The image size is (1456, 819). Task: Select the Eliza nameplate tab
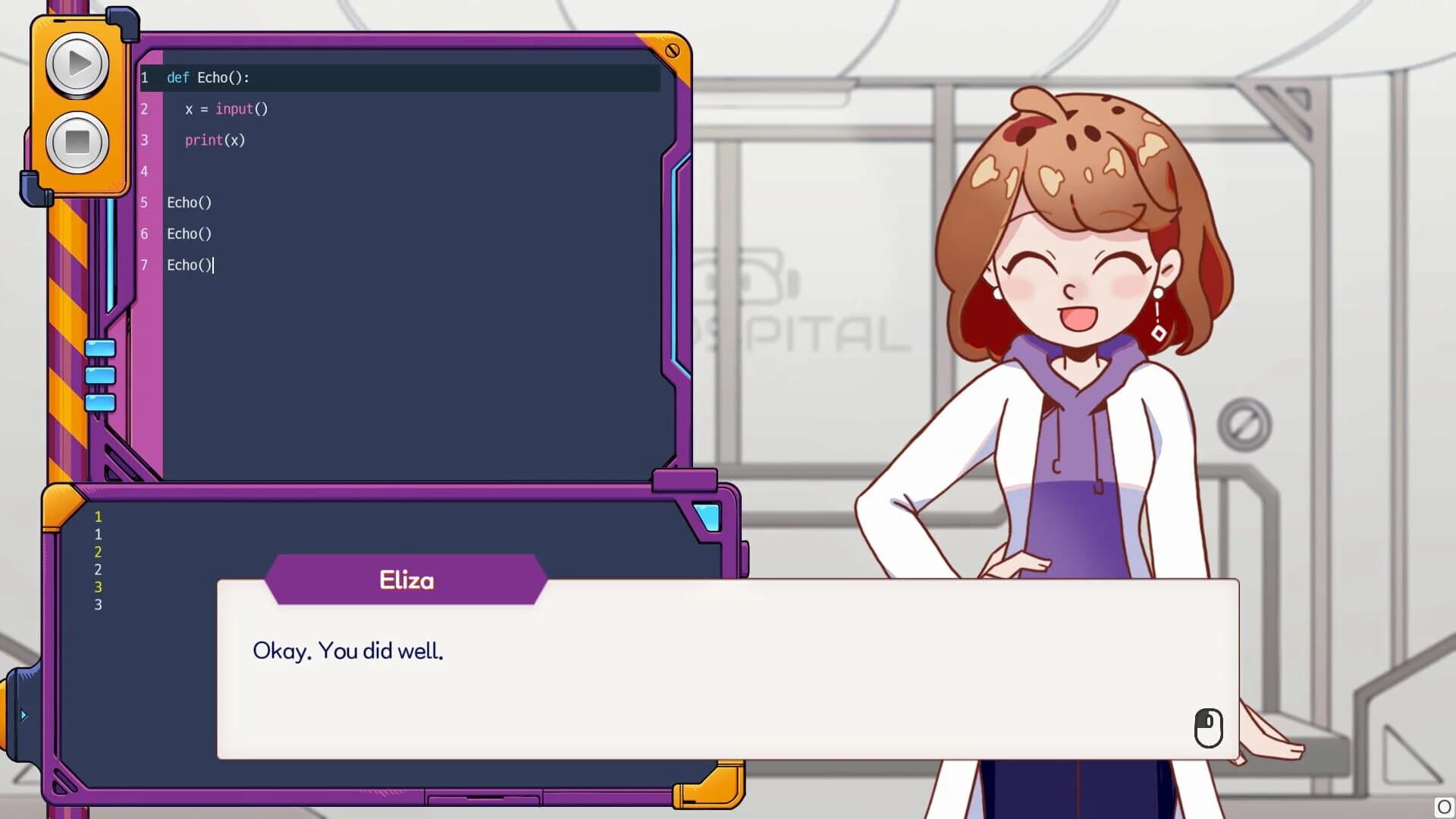(x=406, y=580)
